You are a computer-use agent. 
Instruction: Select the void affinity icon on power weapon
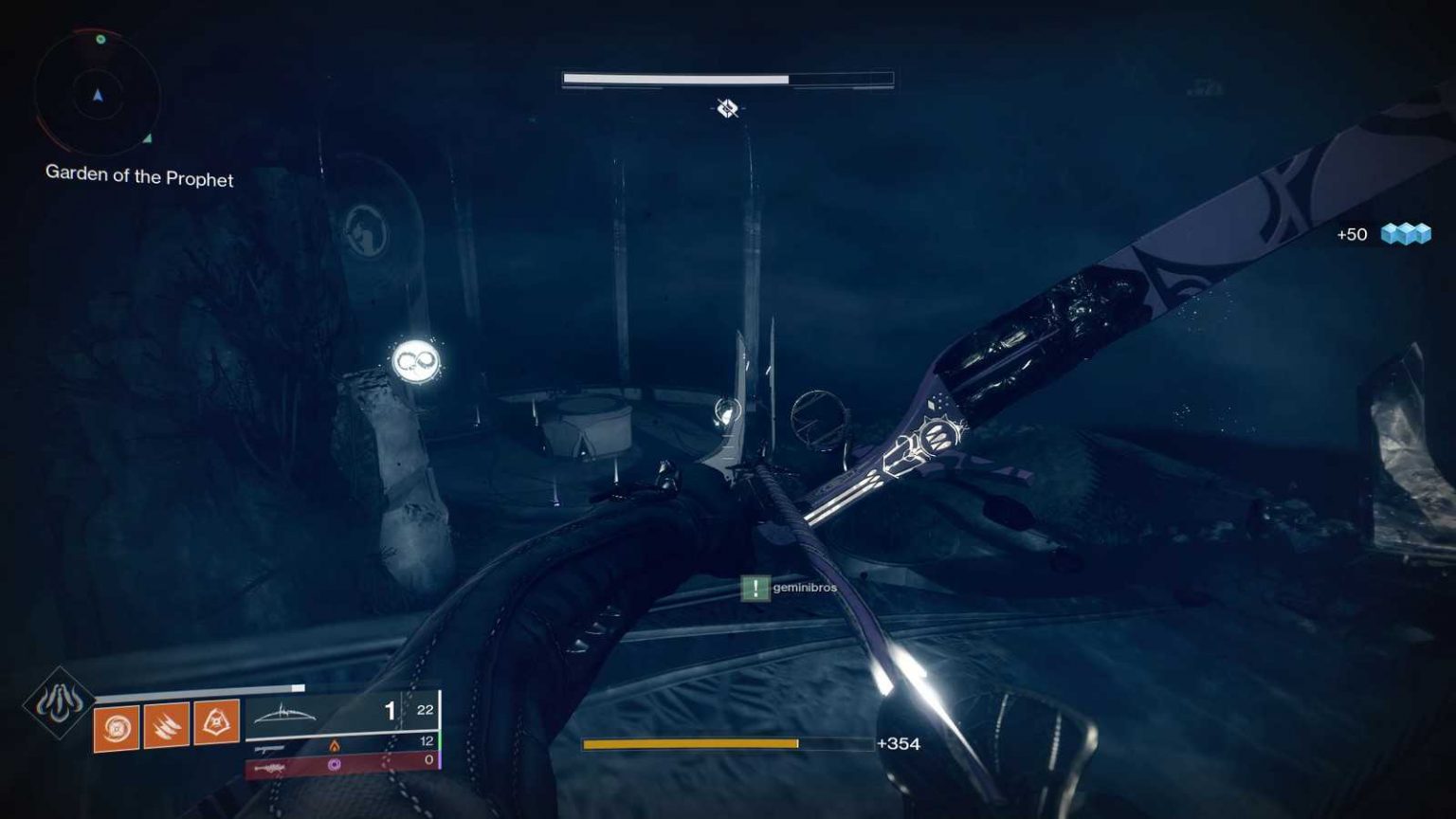tap(335, 764)
